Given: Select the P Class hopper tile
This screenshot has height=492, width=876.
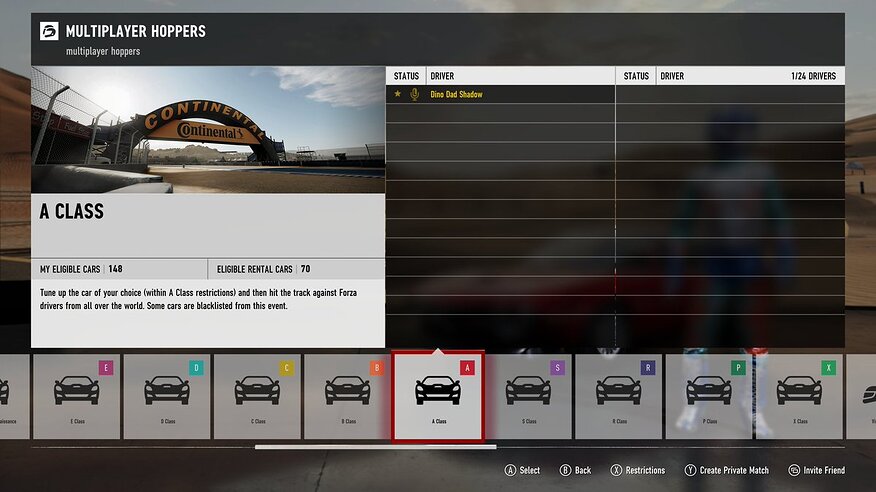Looking at the screenshot, I should click(709, 396).
